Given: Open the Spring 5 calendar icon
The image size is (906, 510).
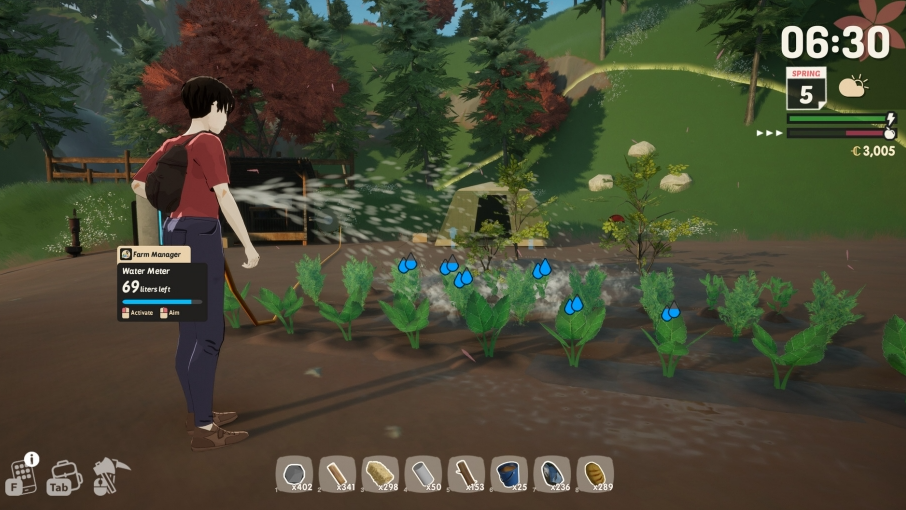Looking at the screenshot, I should 805,88.
